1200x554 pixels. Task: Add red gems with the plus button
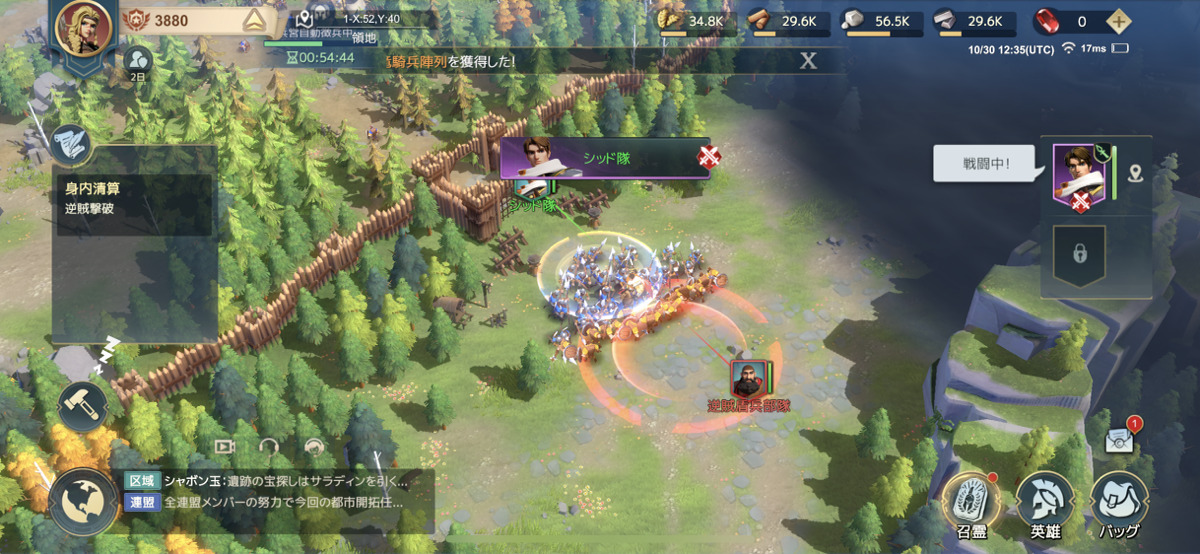[x=1119, y=21]
